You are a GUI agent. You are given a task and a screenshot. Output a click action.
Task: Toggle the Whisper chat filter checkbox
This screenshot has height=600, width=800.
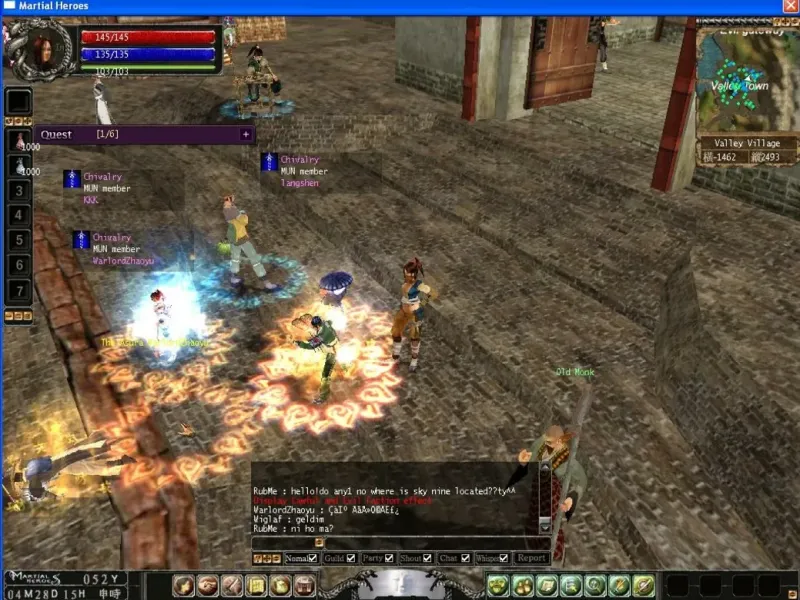click(504, 558)
